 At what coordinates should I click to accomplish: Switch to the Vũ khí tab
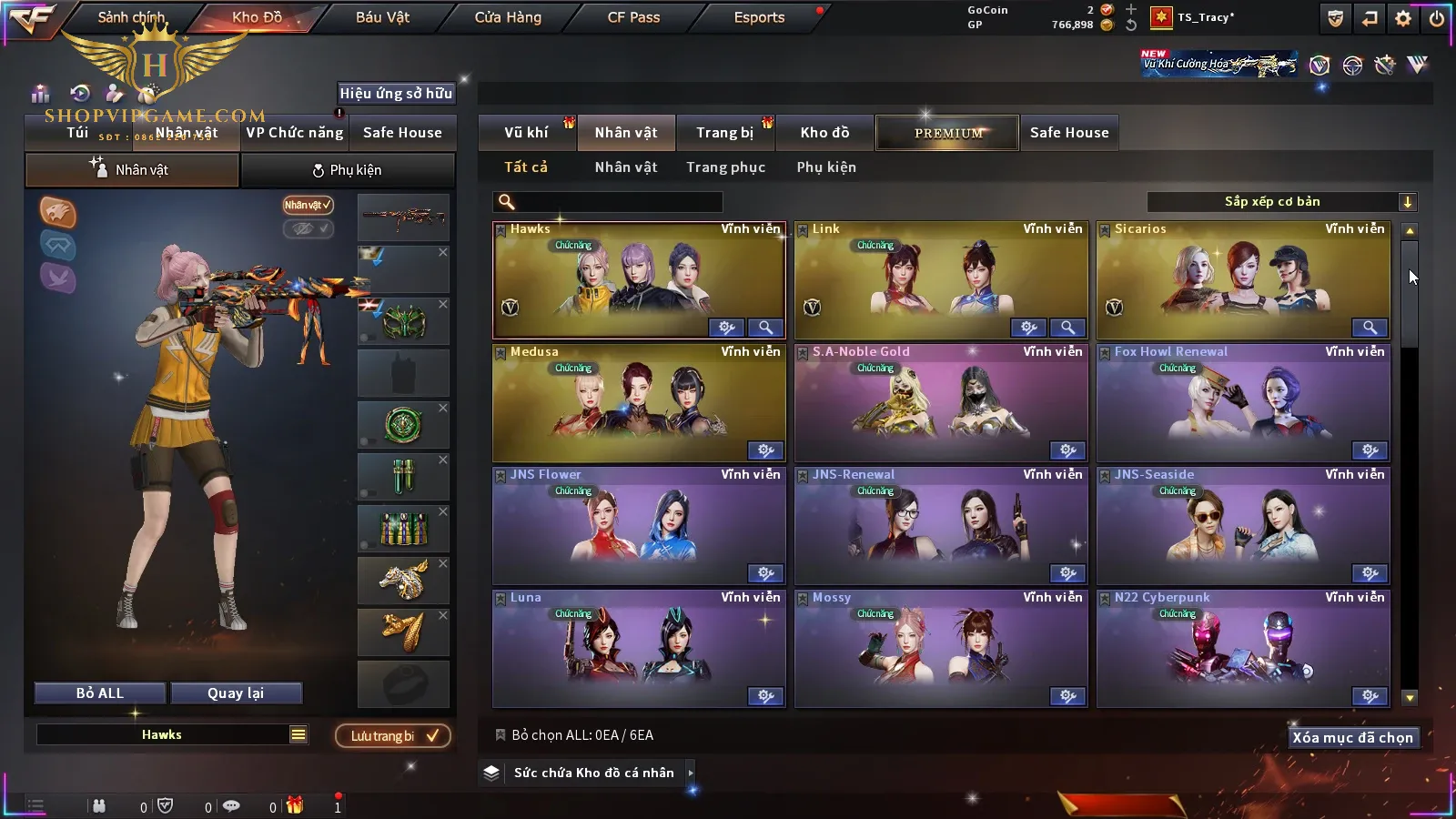526,133
